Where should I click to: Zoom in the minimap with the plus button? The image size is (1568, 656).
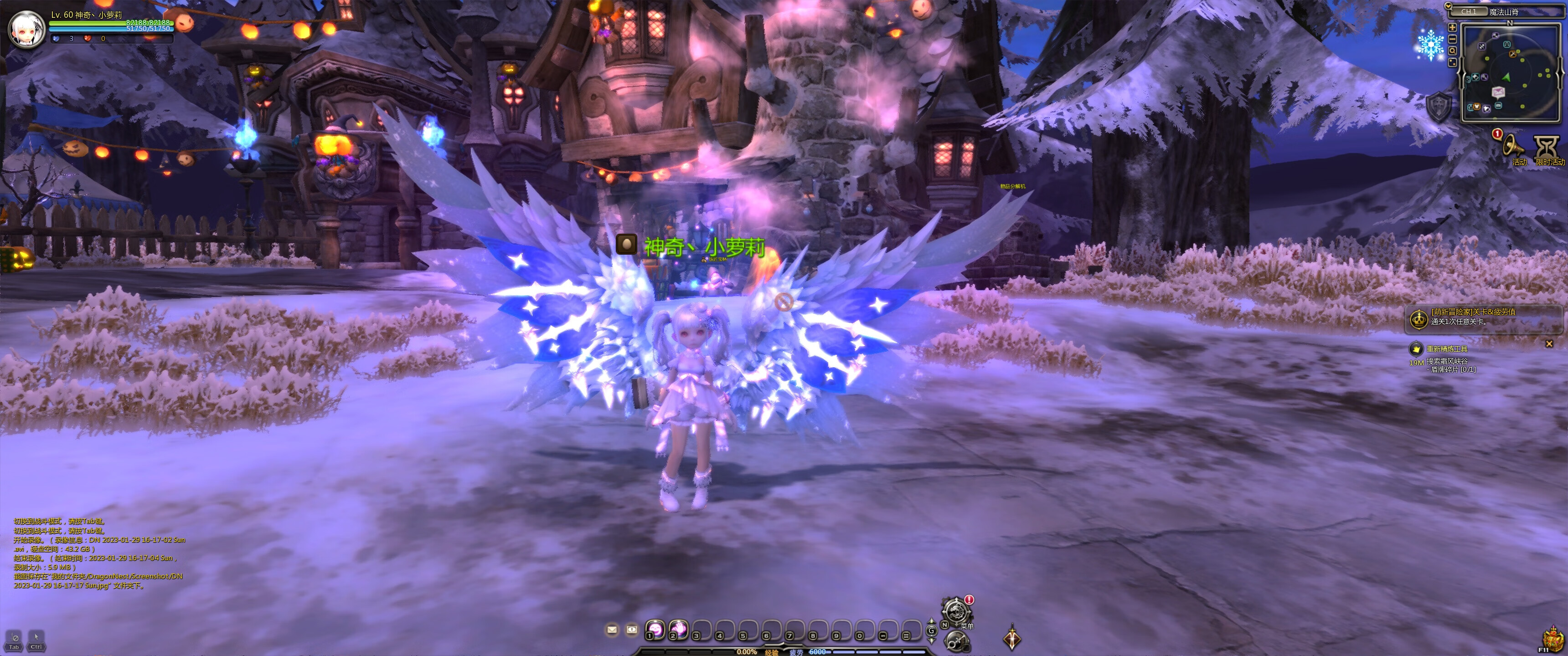pos(1452,27)
